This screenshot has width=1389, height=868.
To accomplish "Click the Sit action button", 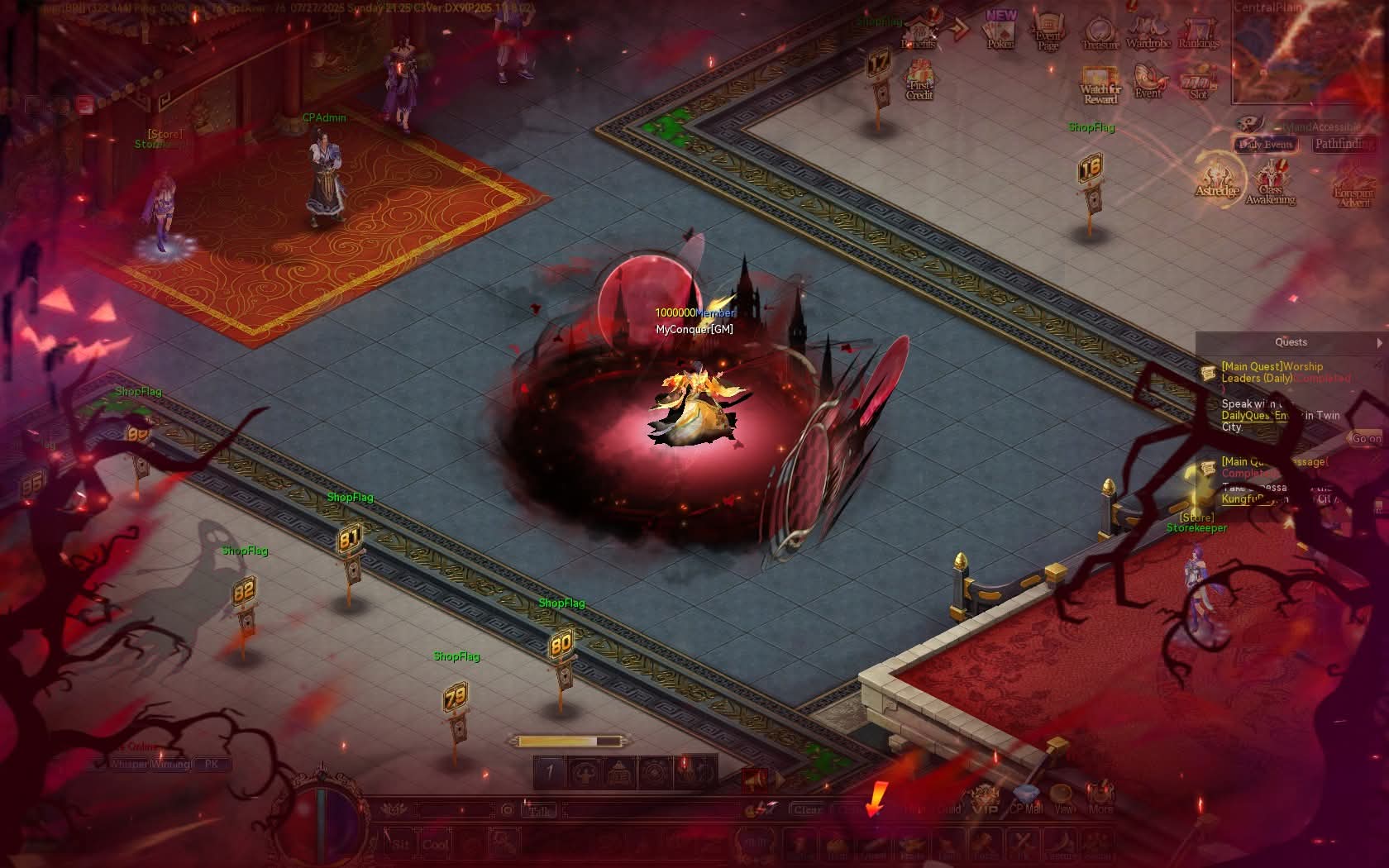I will click(401, 844).
